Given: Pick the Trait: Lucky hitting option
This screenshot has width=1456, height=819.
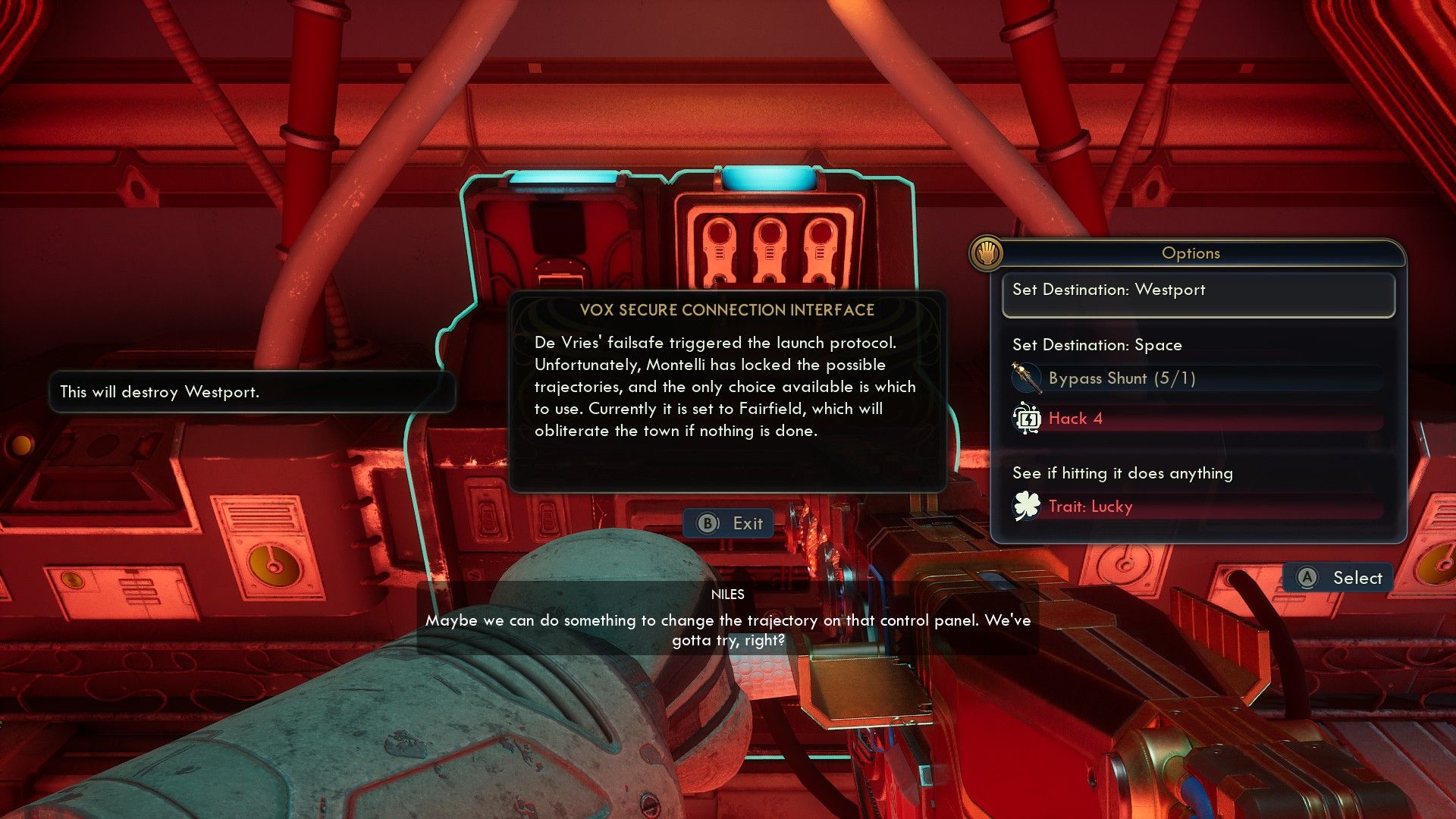Looking at the screenshot, I should pyautogui.click(x=1197, y=507).
